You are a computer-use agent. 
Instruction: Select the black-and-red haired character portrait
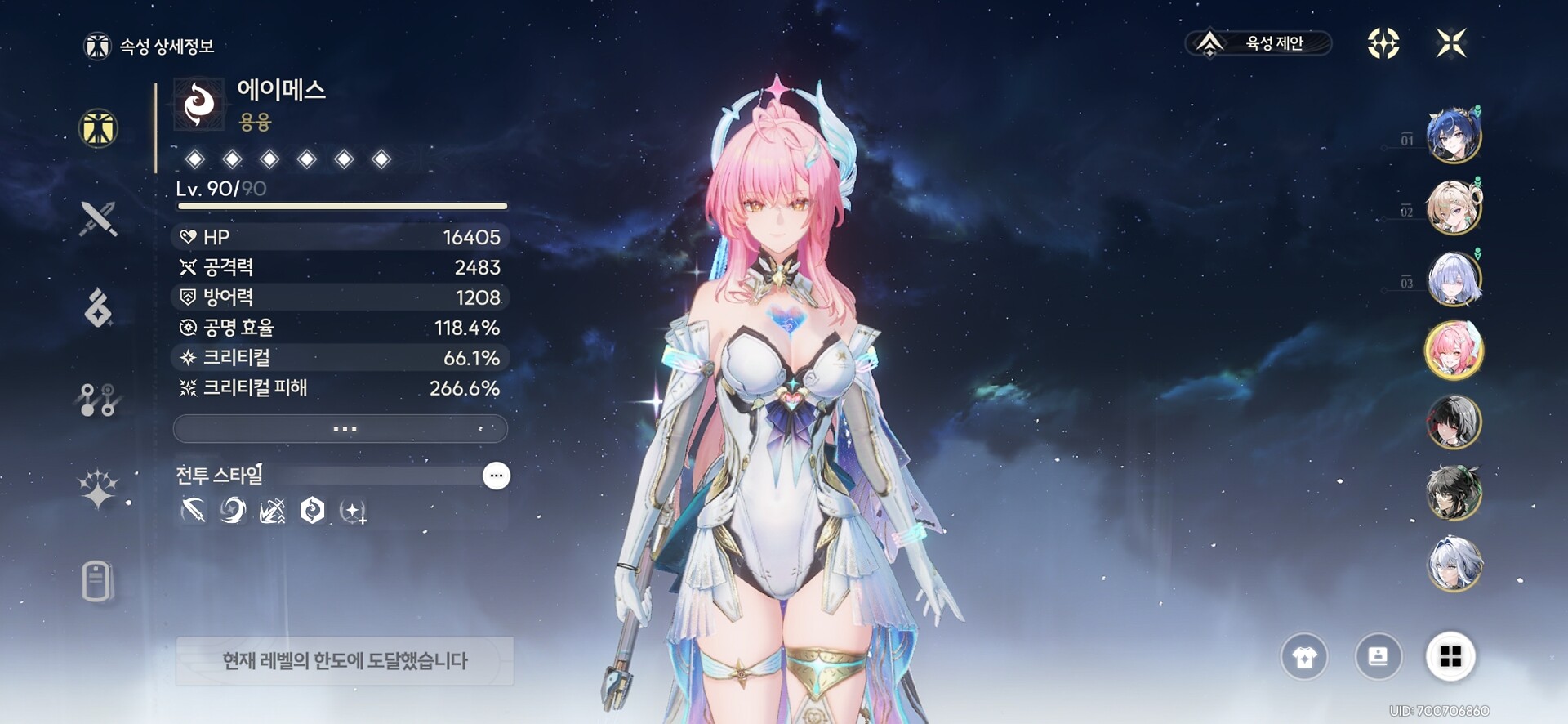click(1453, 422)
